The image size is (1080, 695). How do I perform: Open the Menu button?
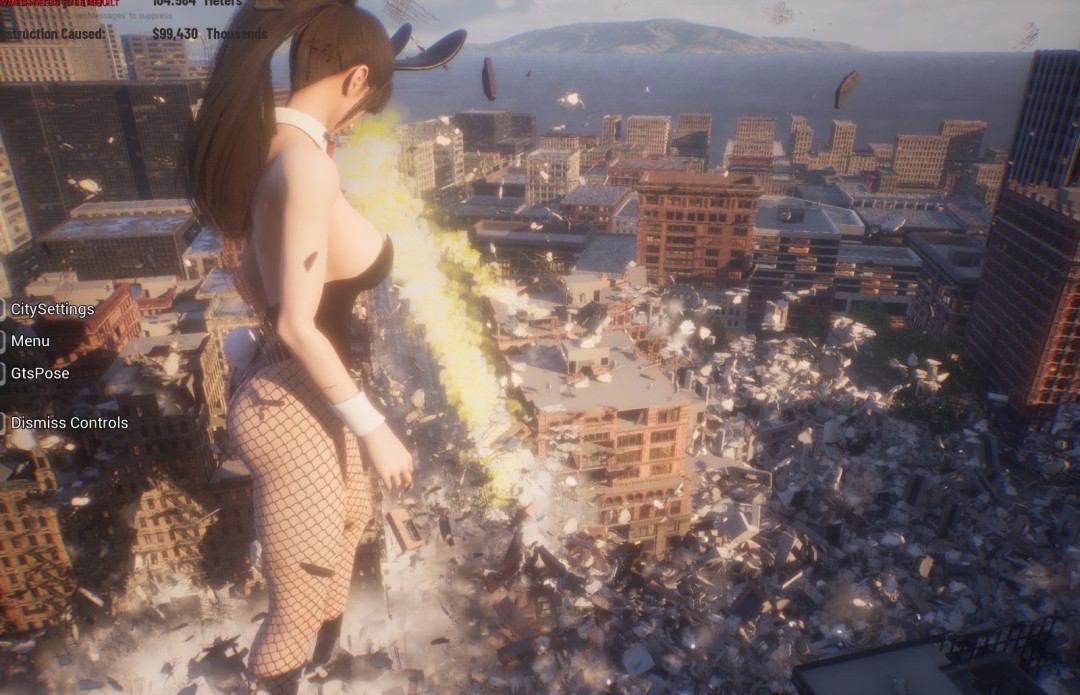tap(30, 341)
